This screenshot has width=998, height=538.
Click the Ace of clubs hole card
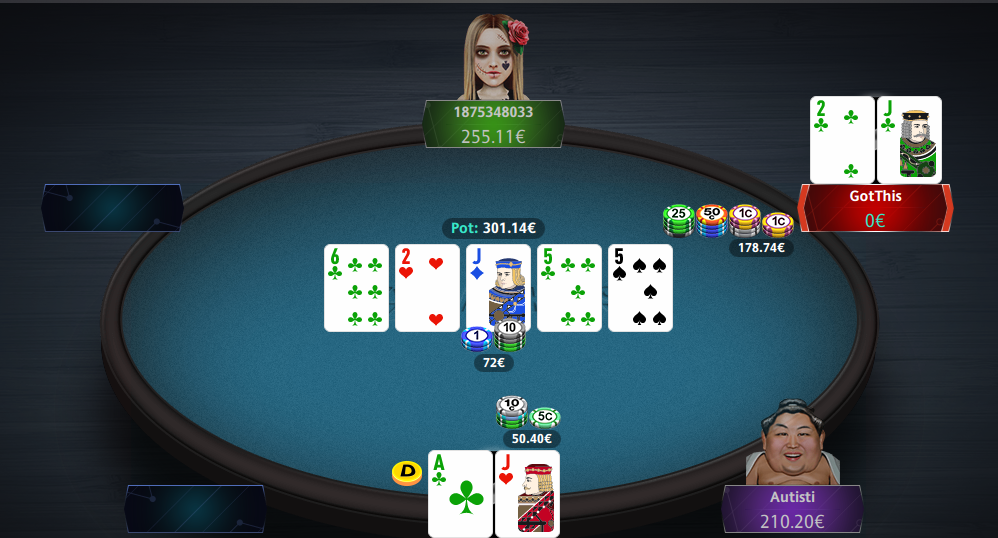tap(460, 493)
